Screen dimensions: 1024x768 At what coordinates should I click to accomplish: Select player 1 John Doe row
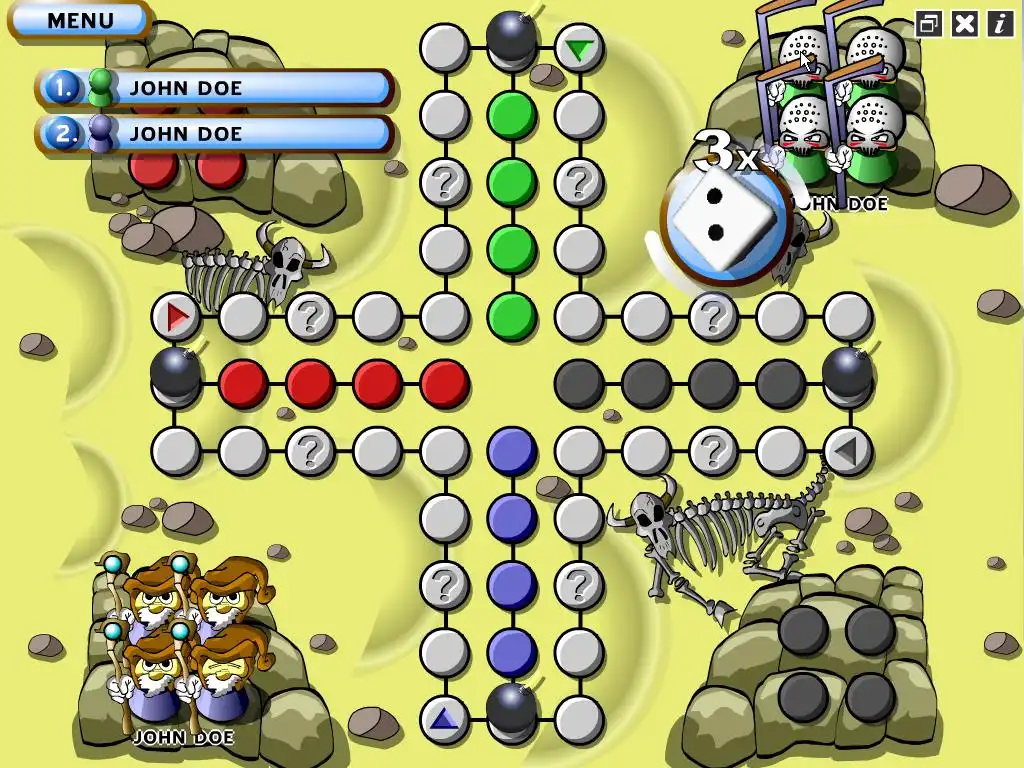[x=215, y=88]
